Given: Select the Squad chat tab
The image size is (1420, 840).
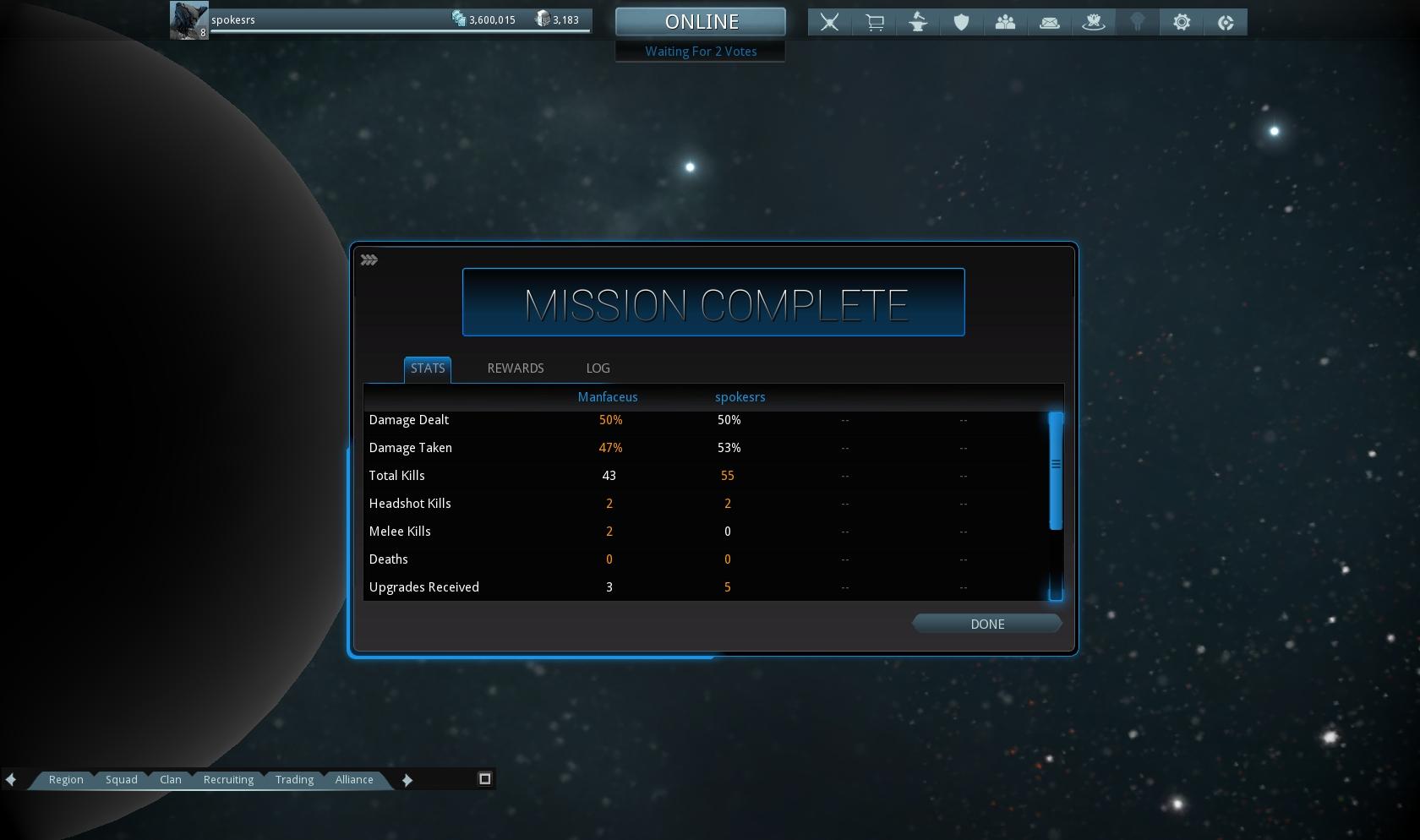Looking at the screenshot, I should tap(121, 779).
